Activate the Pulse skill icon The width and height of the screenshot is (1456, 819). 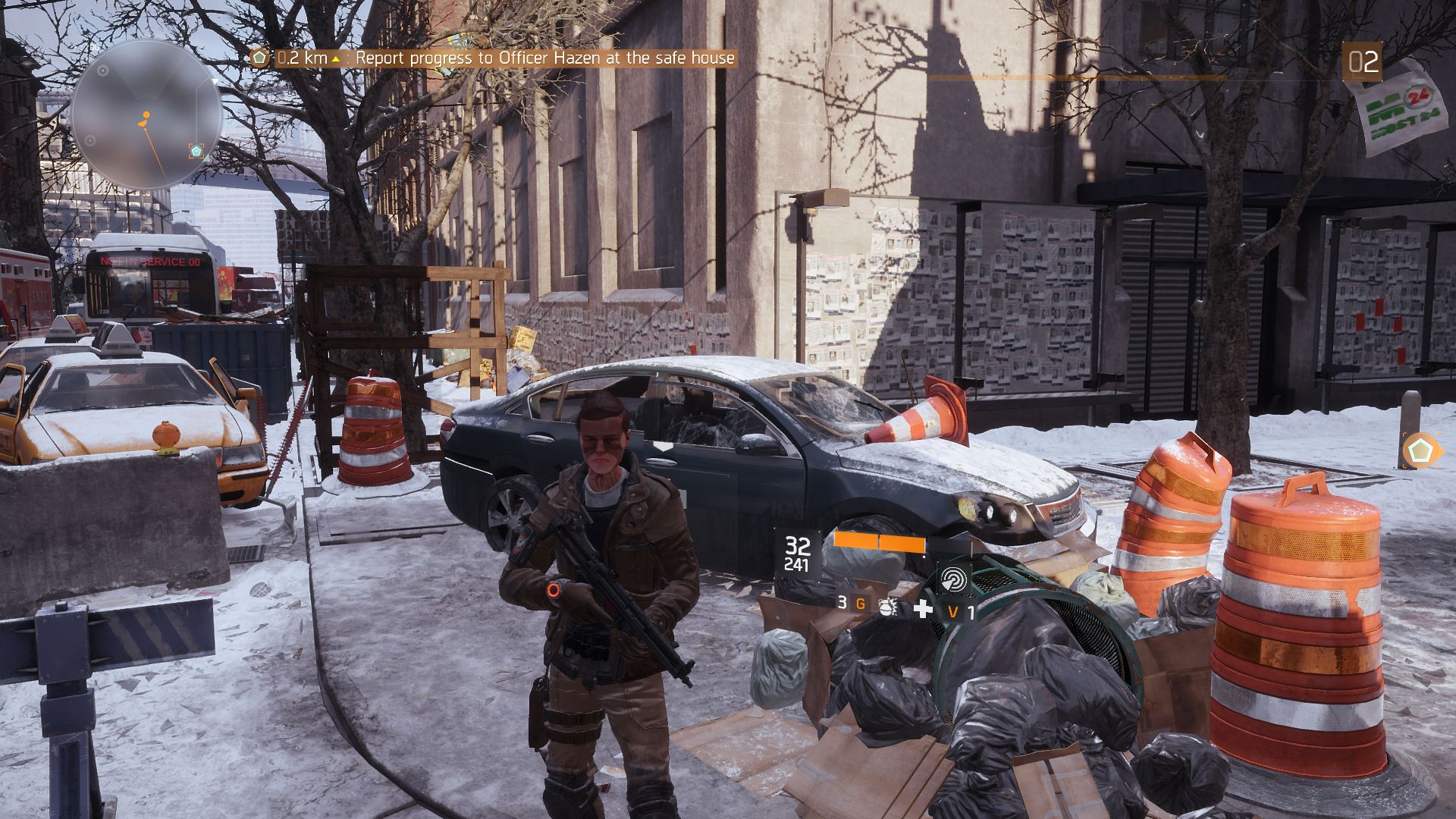pyautogui.click(x=953, y=580)
